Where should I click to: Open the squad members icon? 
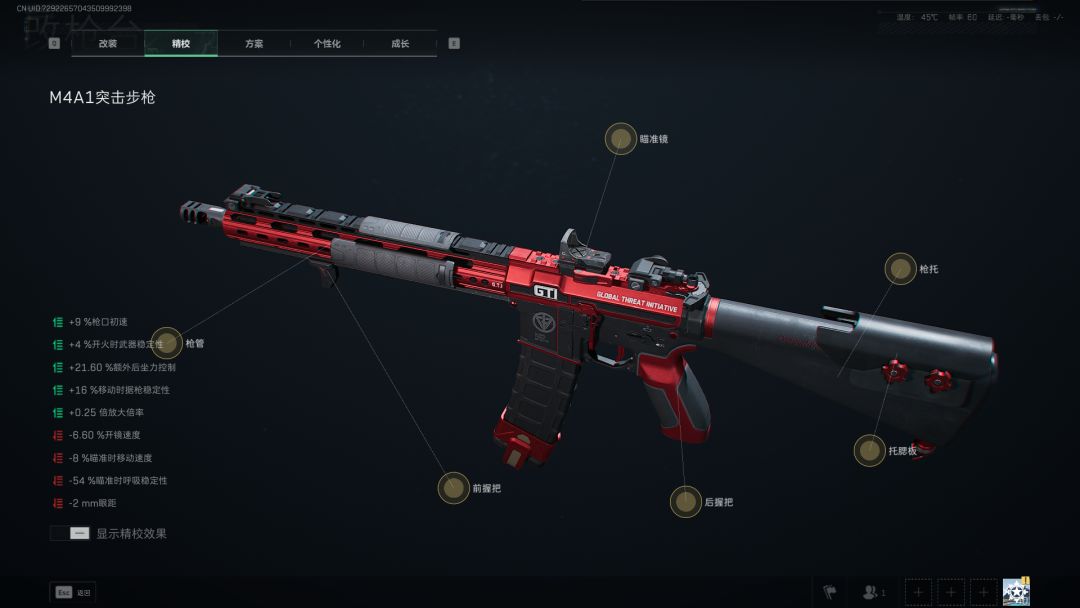874,592
